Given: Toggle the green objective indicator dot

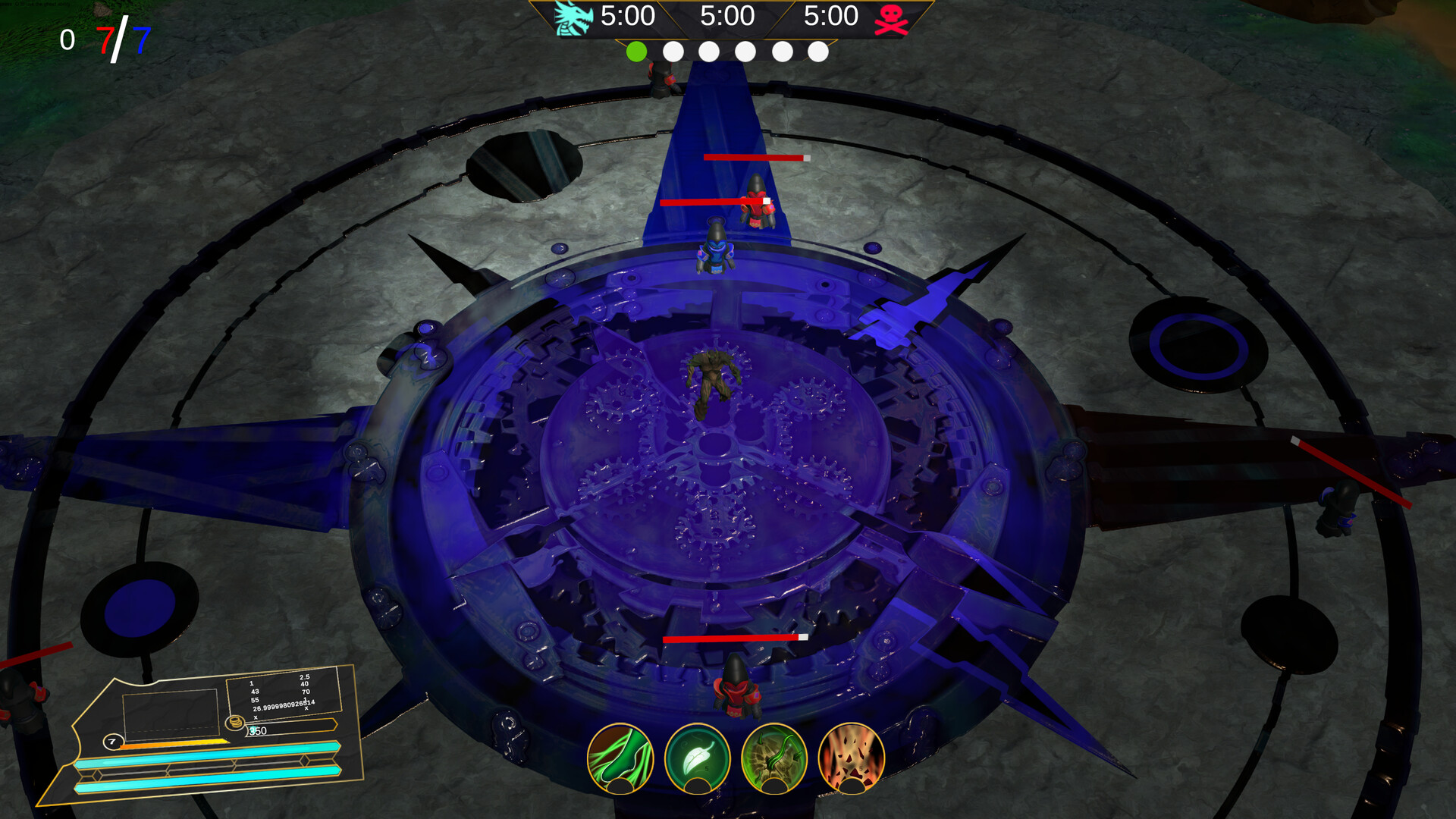Looking at the screenshot, I should 637,53.
